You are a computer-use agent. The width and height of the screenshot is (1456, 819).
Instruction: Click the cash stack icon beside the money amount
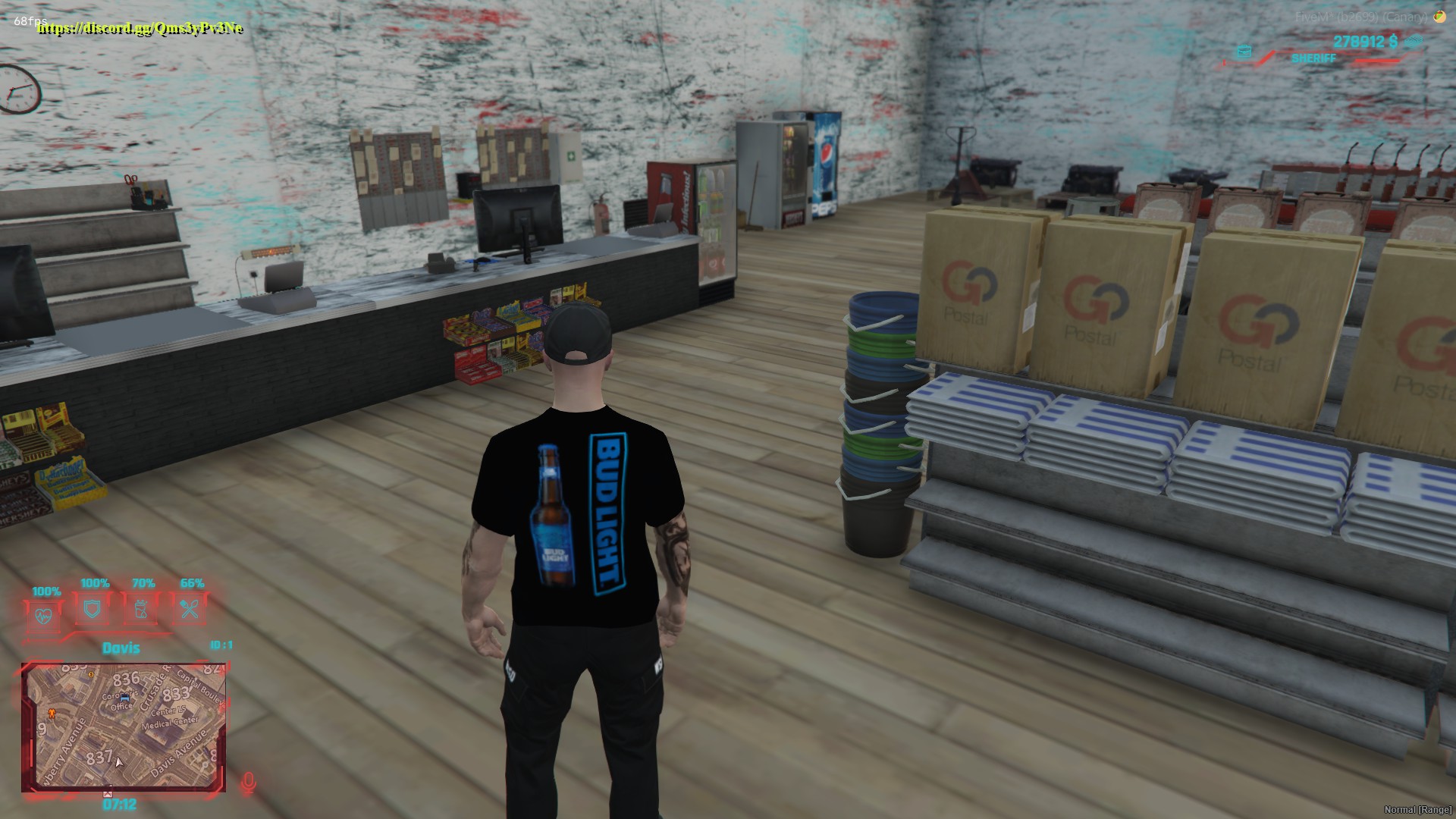[x=1414, y=40]
